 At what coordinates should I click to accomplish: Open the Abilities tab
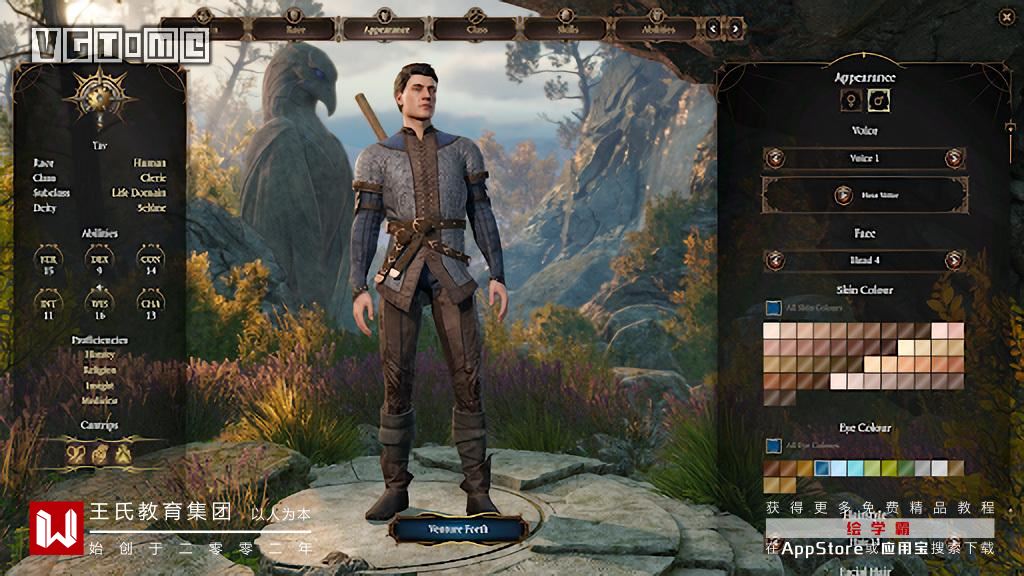tap(657, 28)
